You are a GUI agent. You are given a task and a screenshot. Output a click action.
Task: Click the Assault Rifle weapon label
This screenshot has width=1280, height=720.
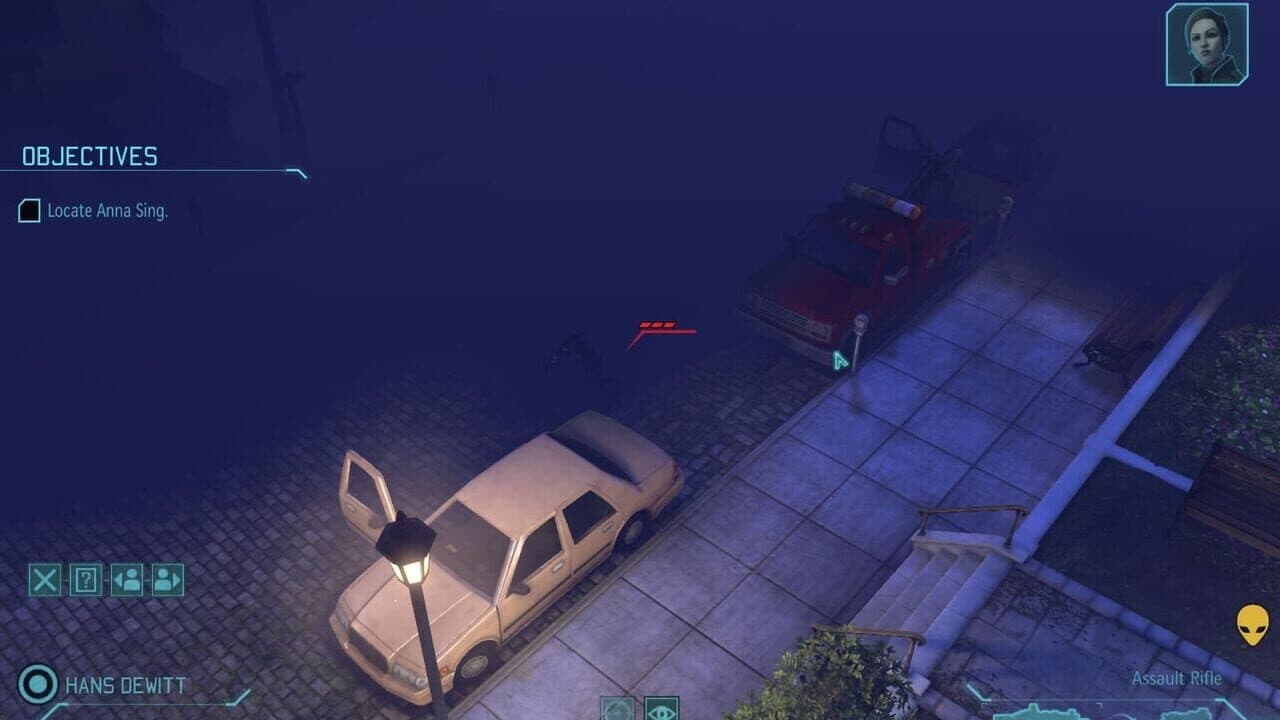pyautogui.click(x=1176, y=678)
